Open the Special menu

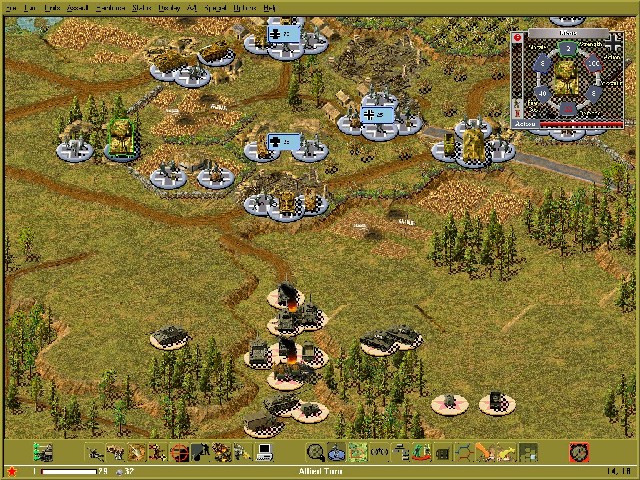[214, 7]
